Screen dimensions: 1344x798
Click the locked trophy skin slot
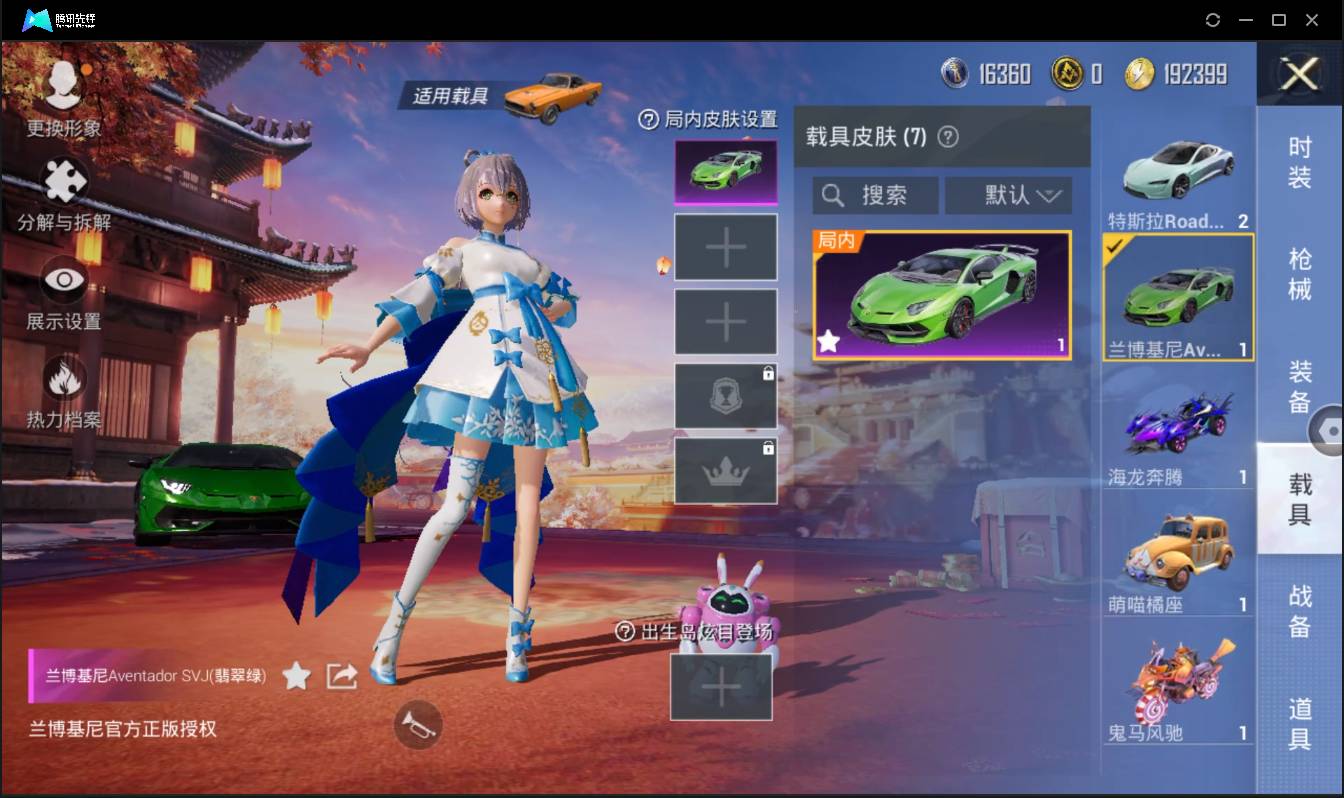pos(725,394)
